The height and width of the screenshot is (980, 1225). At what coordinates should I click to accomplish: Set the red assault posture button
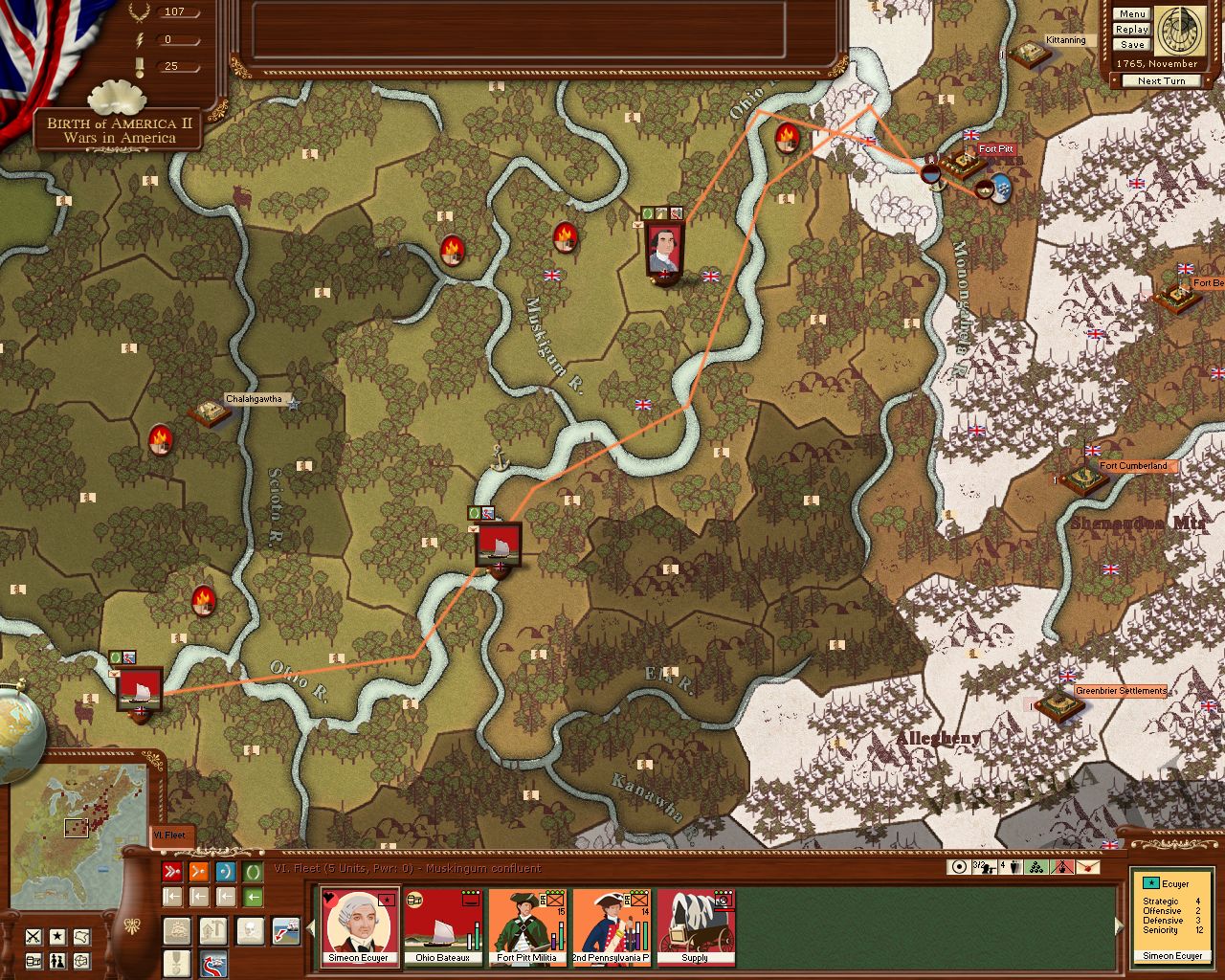coord(172,872)
